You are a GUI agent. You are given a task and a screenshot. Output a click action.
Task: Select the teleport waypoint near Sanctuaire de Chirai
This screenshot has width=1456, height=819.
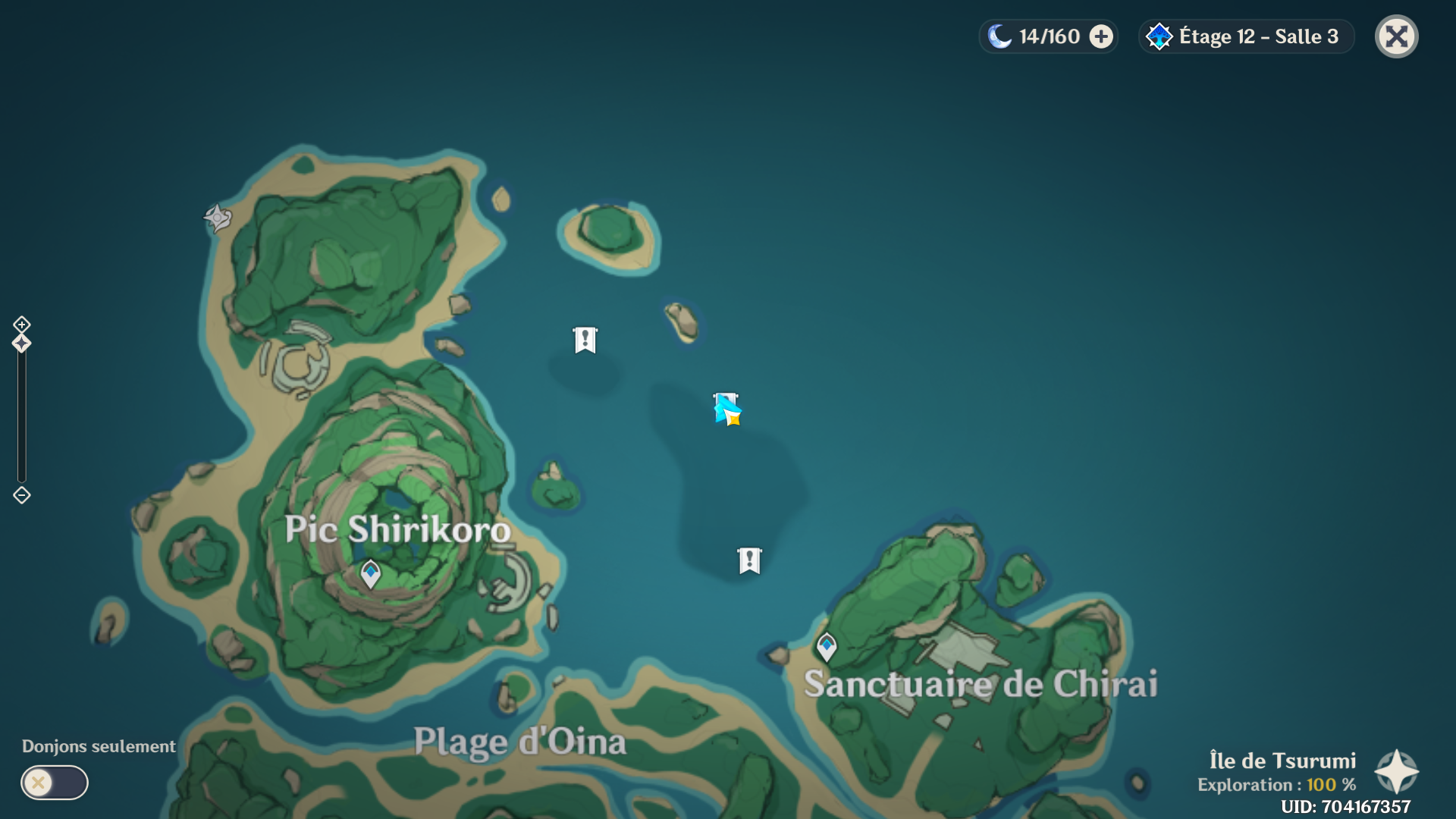827,646
